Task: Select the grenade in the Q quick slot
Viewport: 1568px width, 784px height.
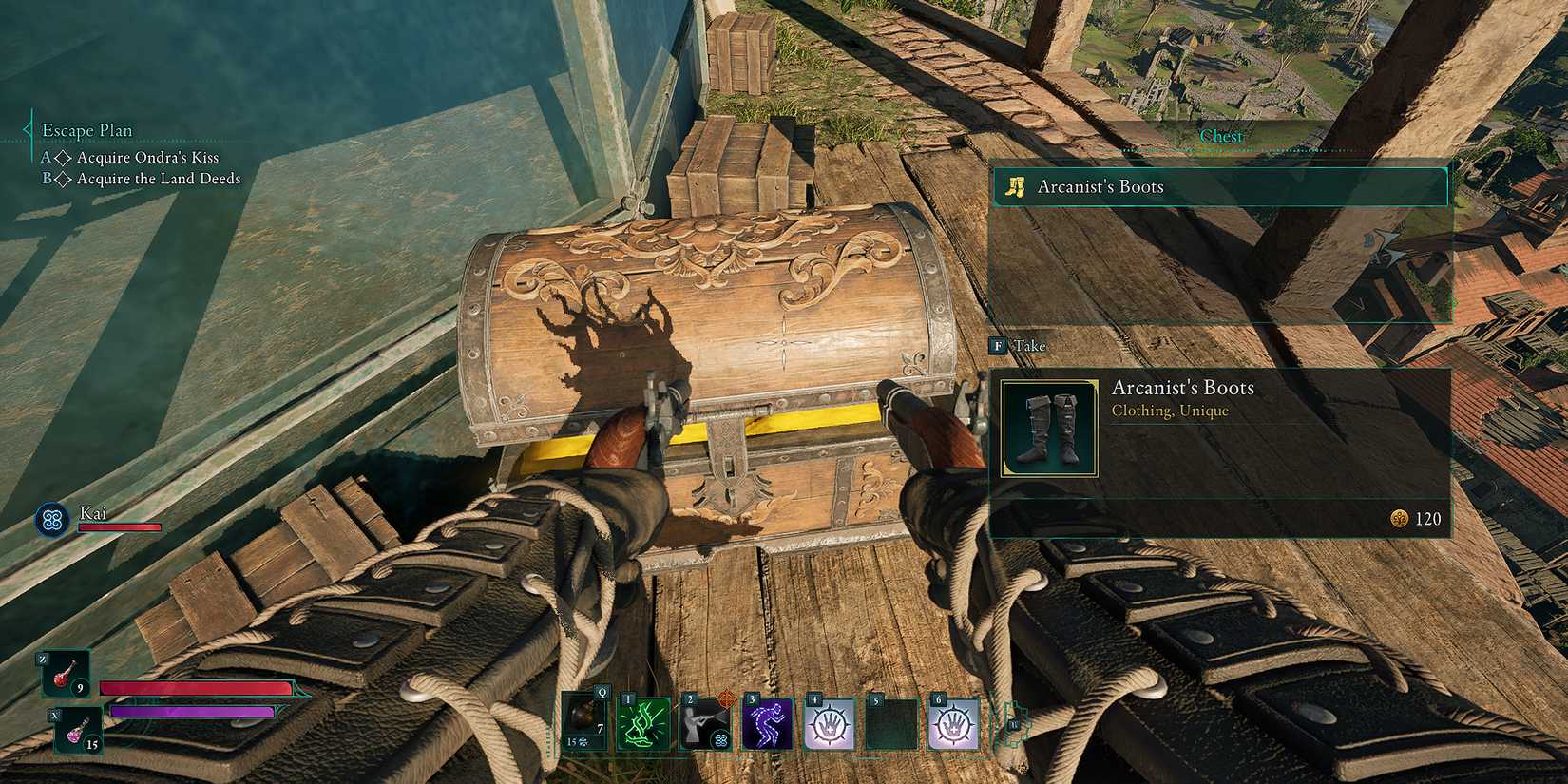Action: tap(583, 722)
